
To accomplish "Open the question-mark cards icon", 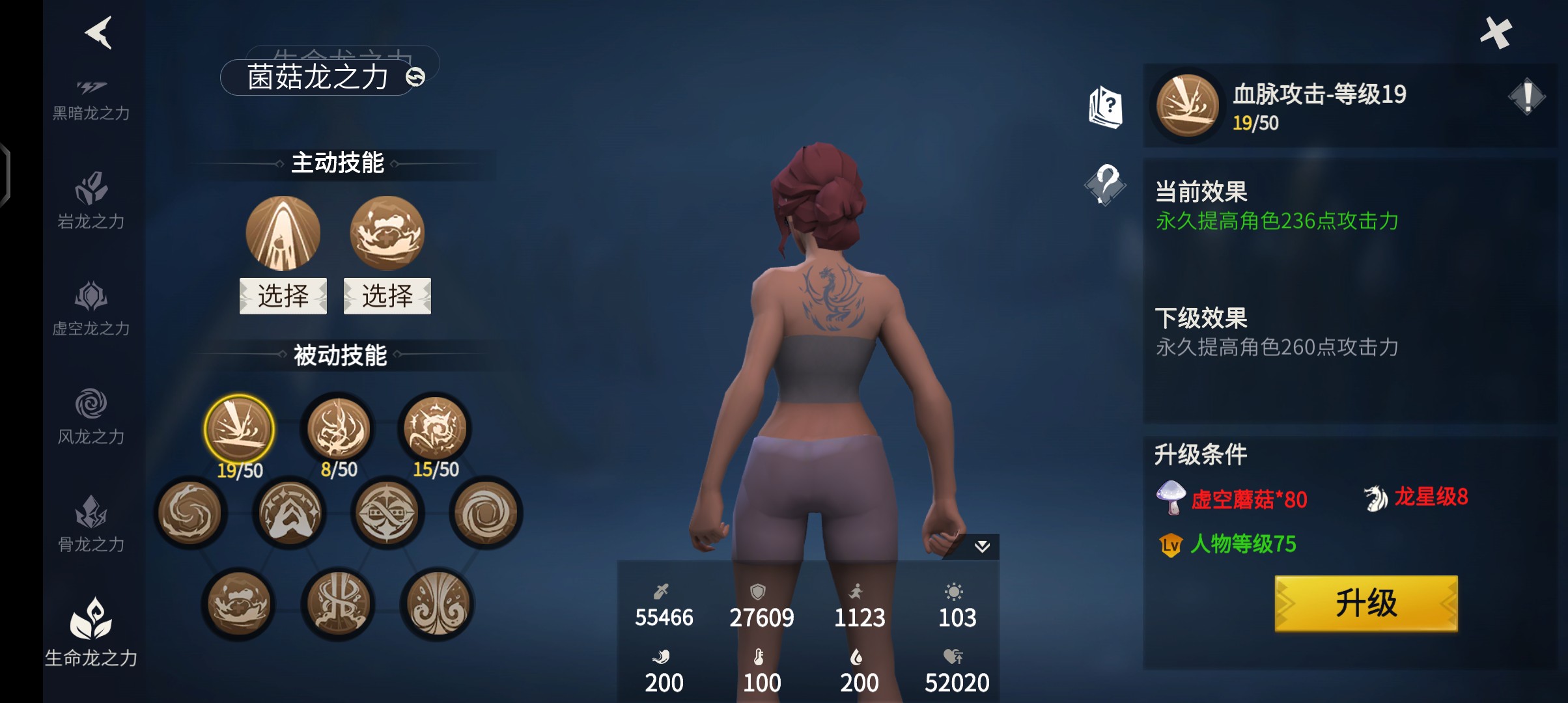I will click(1106, 107).
